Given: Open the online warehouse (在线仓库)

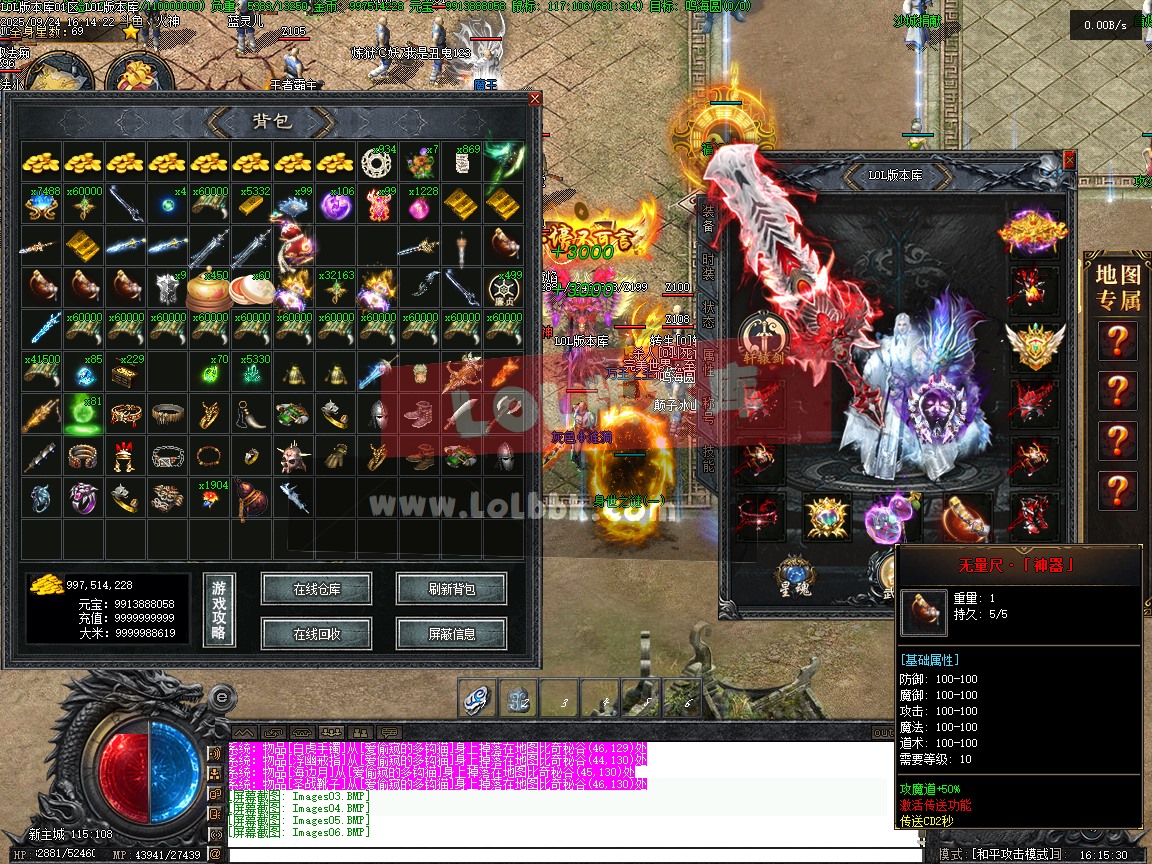Looking at the screenshot, I should pos(316,589).
